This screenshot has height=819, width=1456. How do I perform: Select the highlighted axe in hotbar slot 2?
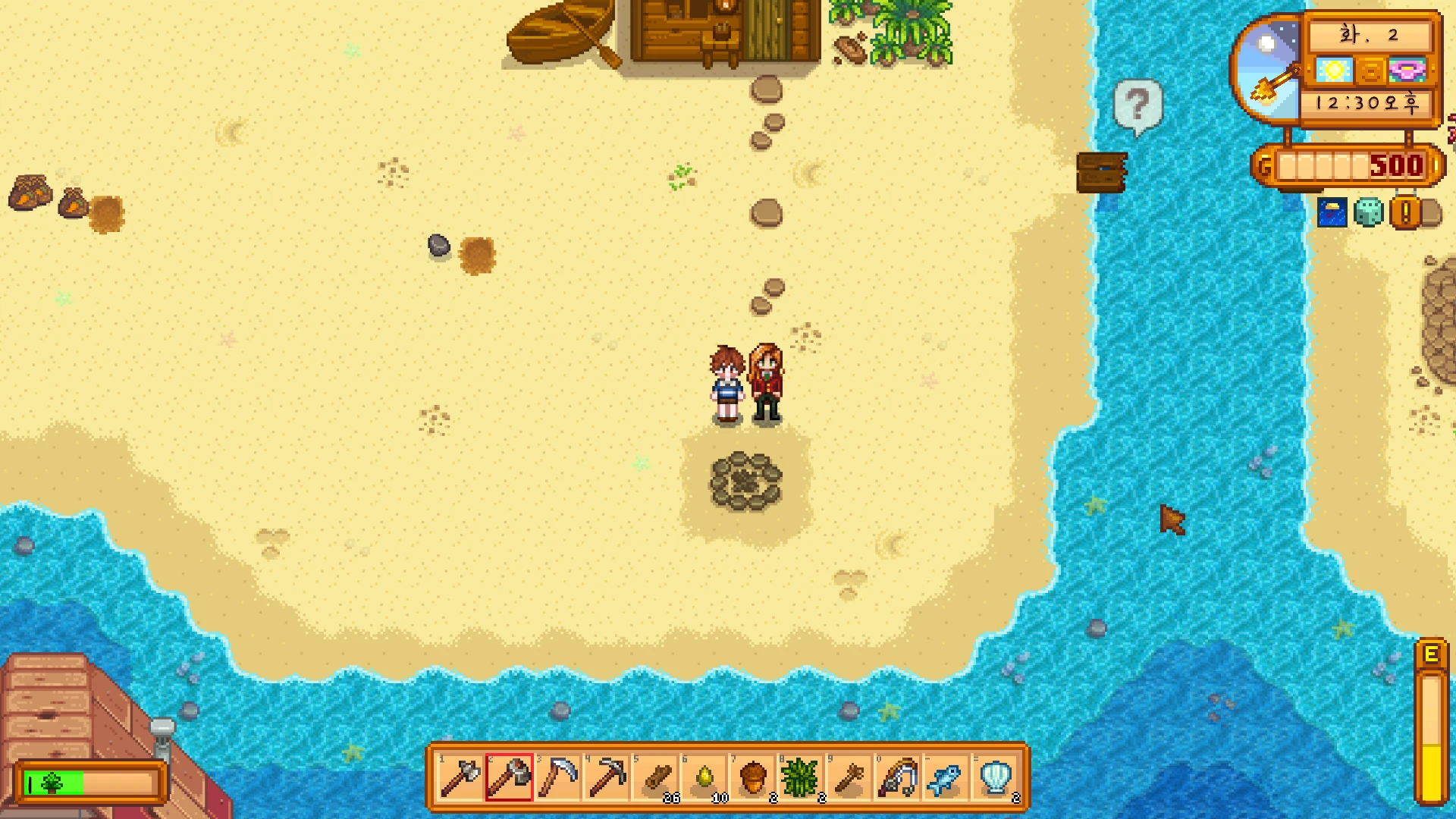[x=509, y=777]
